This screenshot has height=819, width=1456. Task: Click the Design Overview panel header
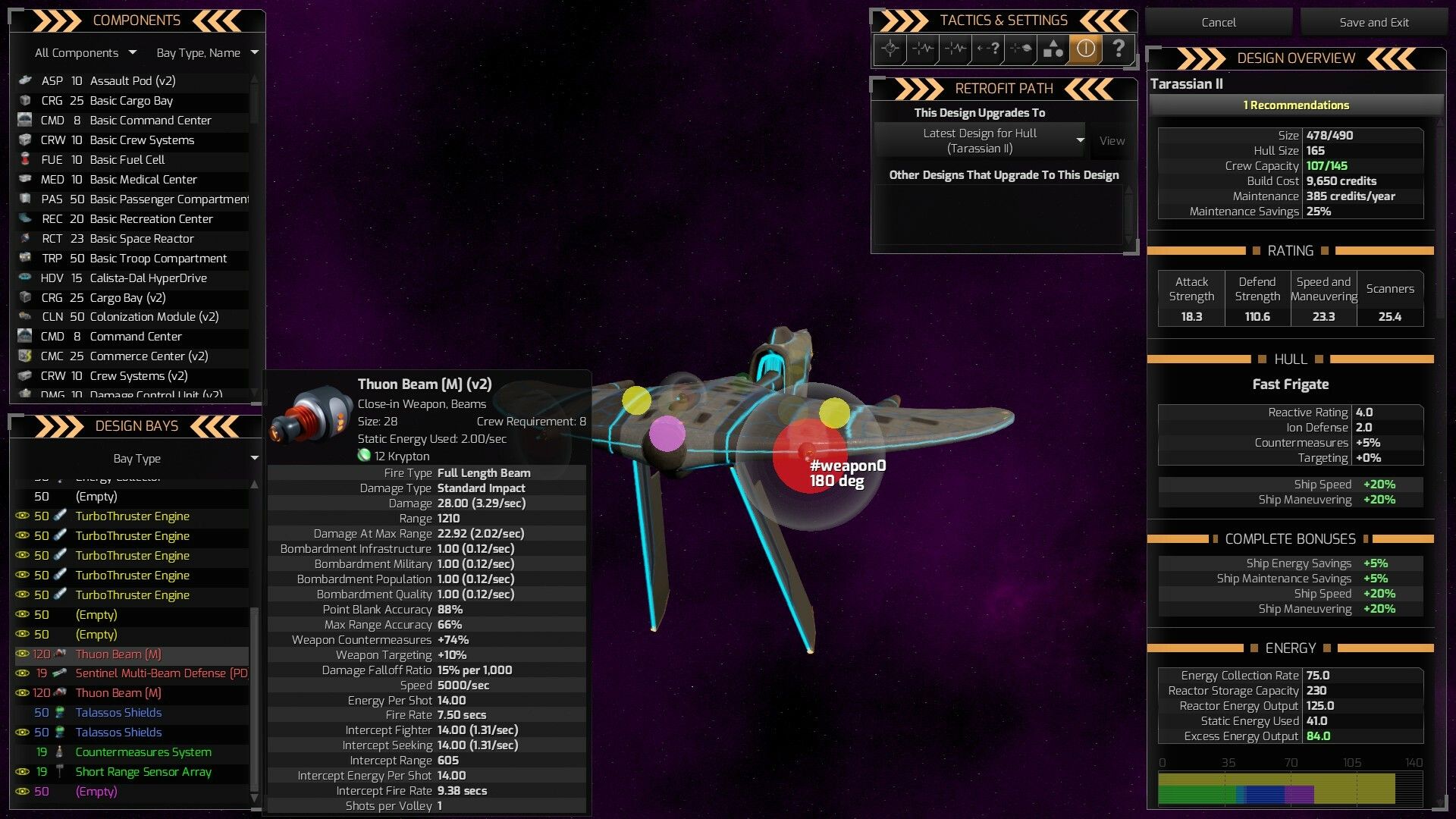tap(1297, 58)
